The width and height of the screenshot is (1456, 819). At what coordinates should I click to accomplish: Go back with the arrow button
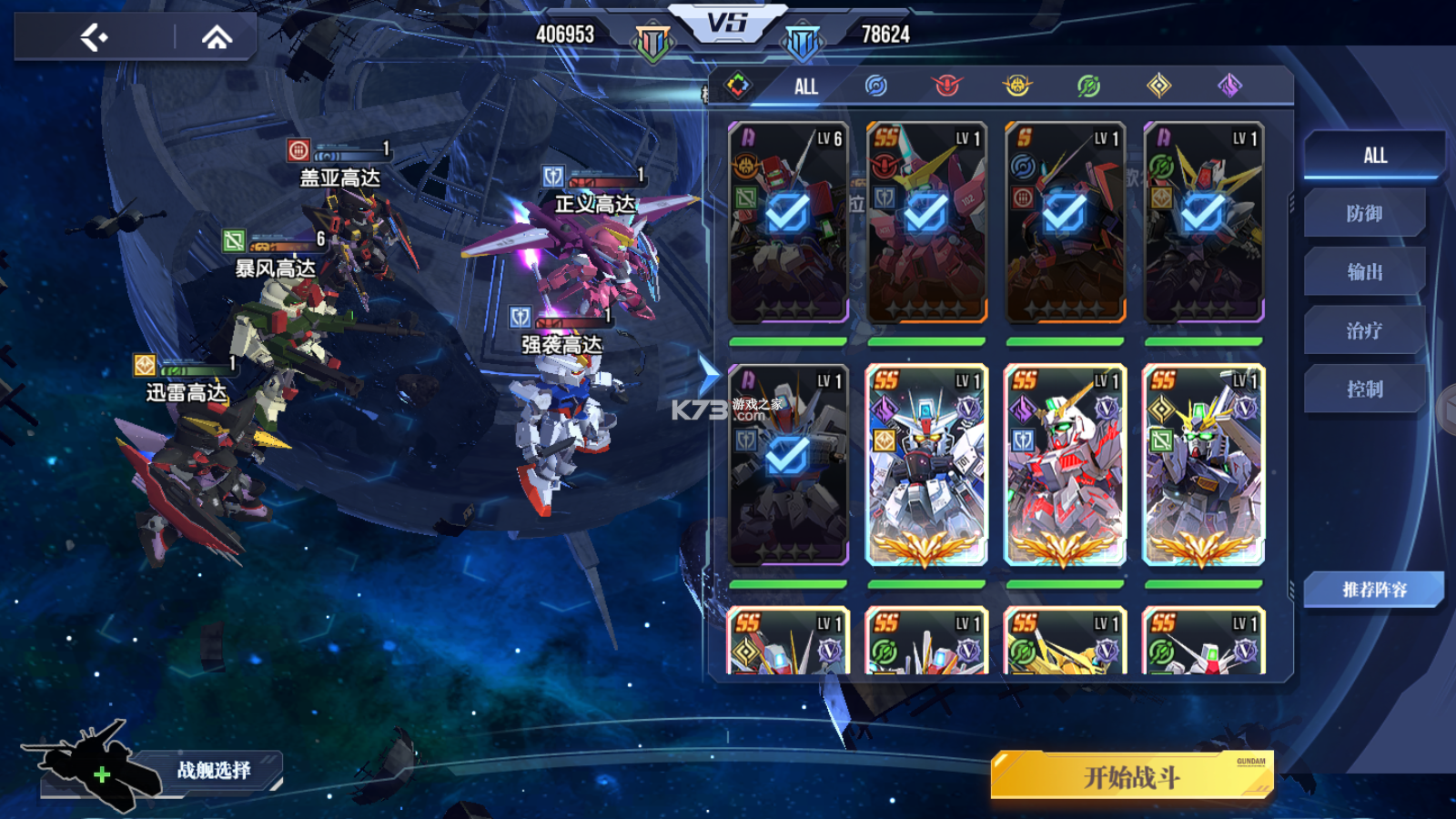tap(94, 37)
